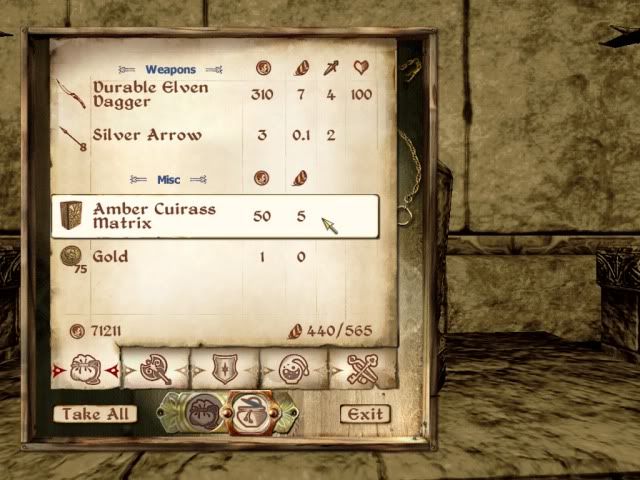
Task: Select the container contents pot toggle
Action: pos(250,410)
